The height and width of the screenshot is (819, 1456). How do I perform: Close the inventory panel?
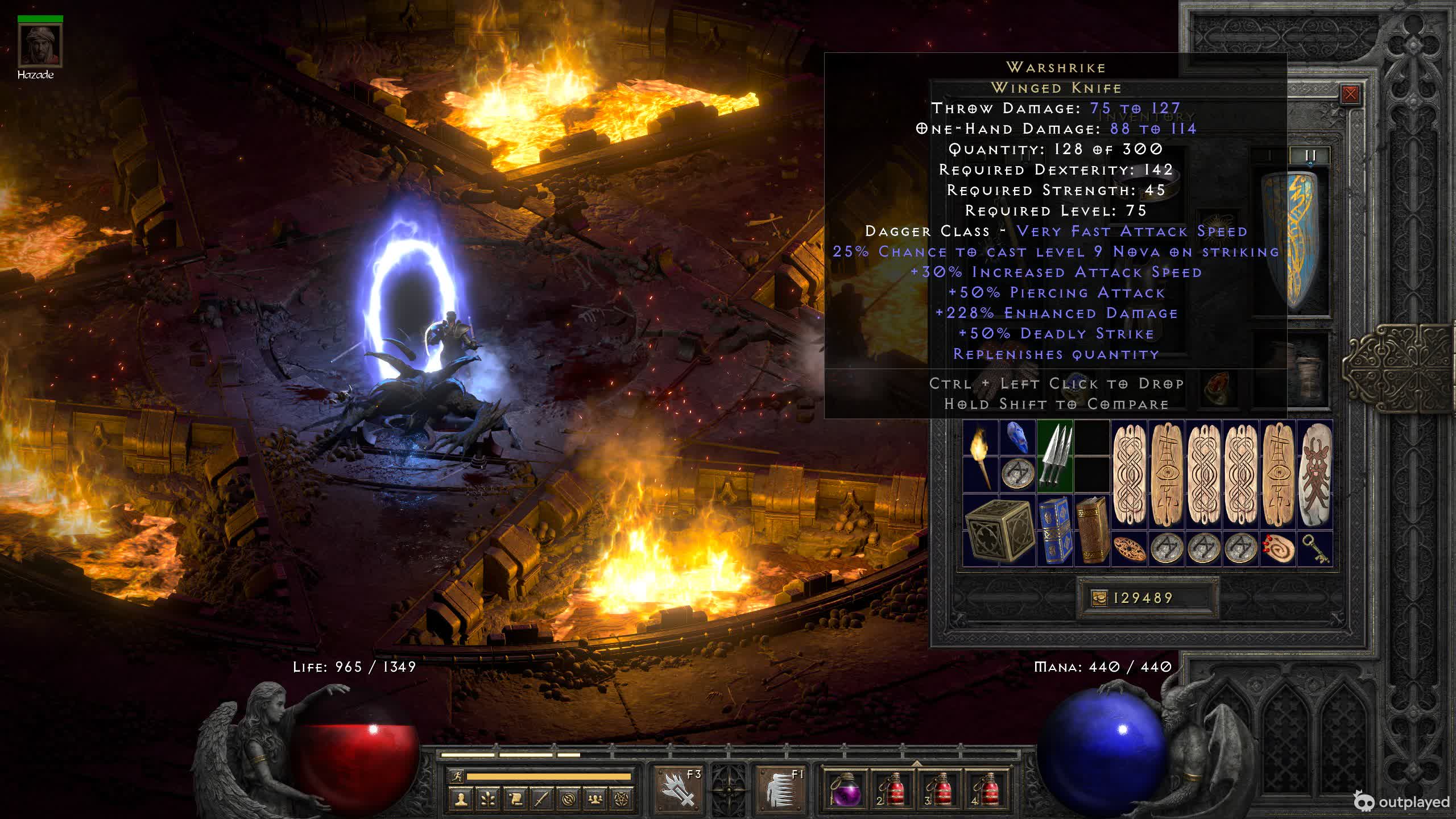1350,94
